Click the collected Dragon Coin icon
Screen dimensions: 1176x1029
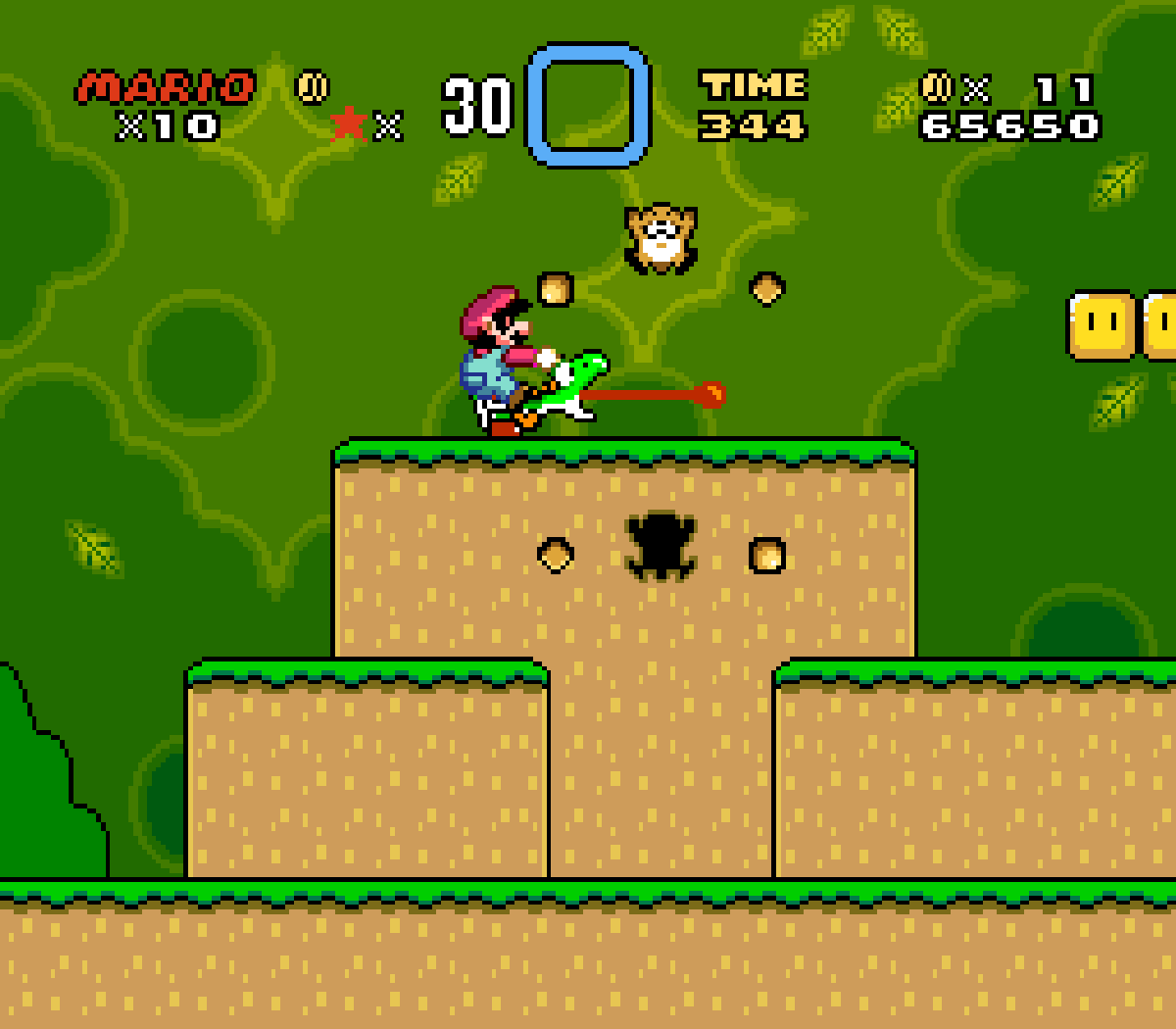pyautogui.click(x=313, y=87)
